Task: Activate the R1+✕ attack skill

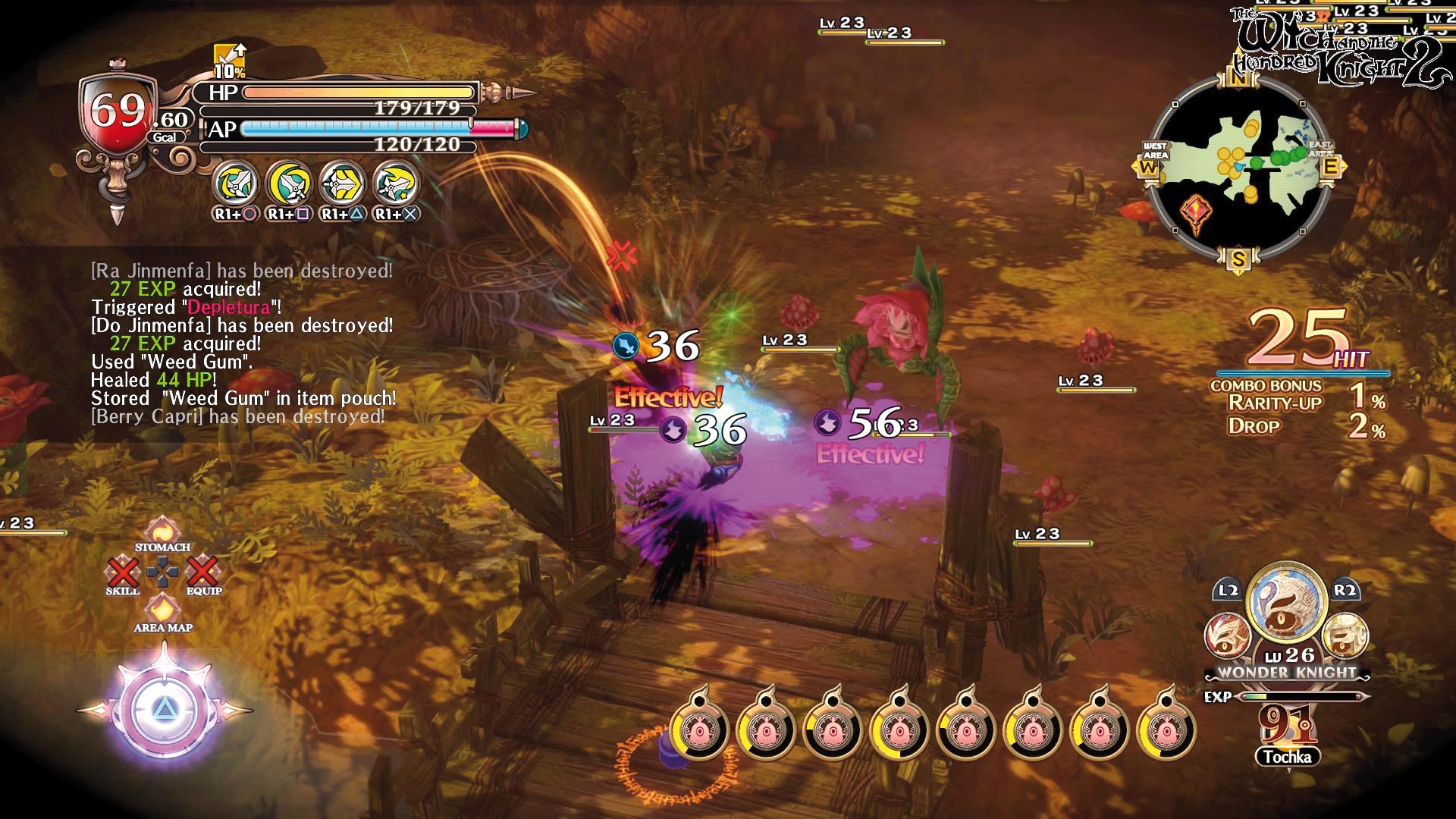Action: pyautogui.click(x=394, y=182)
